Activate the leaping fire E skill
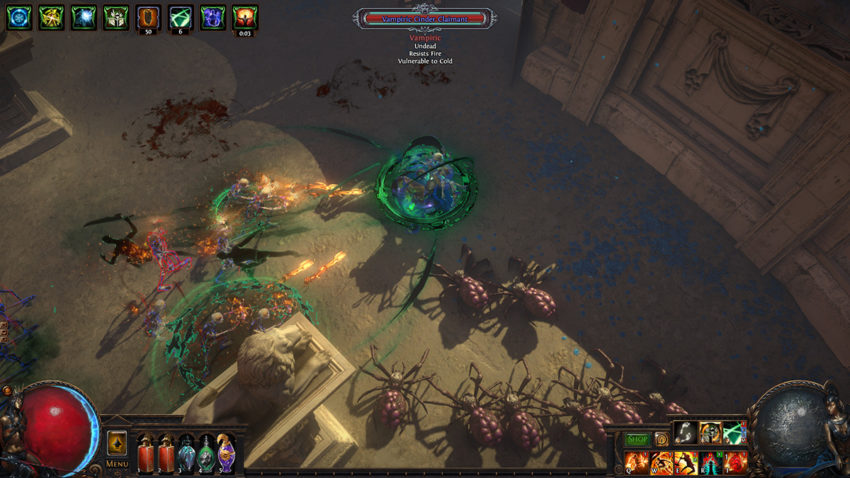Image resolution: width=850 pixels, height=478 pixels. point(686,461)
